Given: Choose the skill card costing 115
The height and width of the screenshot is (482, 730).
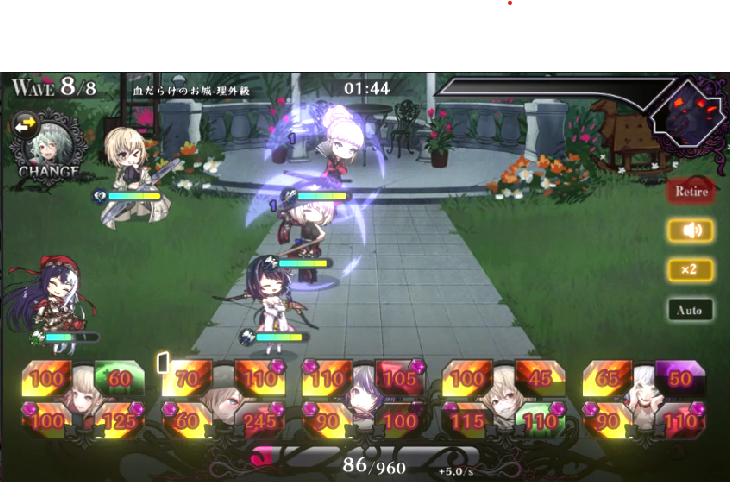Looking at the screenshot, I should click(468, 420).
